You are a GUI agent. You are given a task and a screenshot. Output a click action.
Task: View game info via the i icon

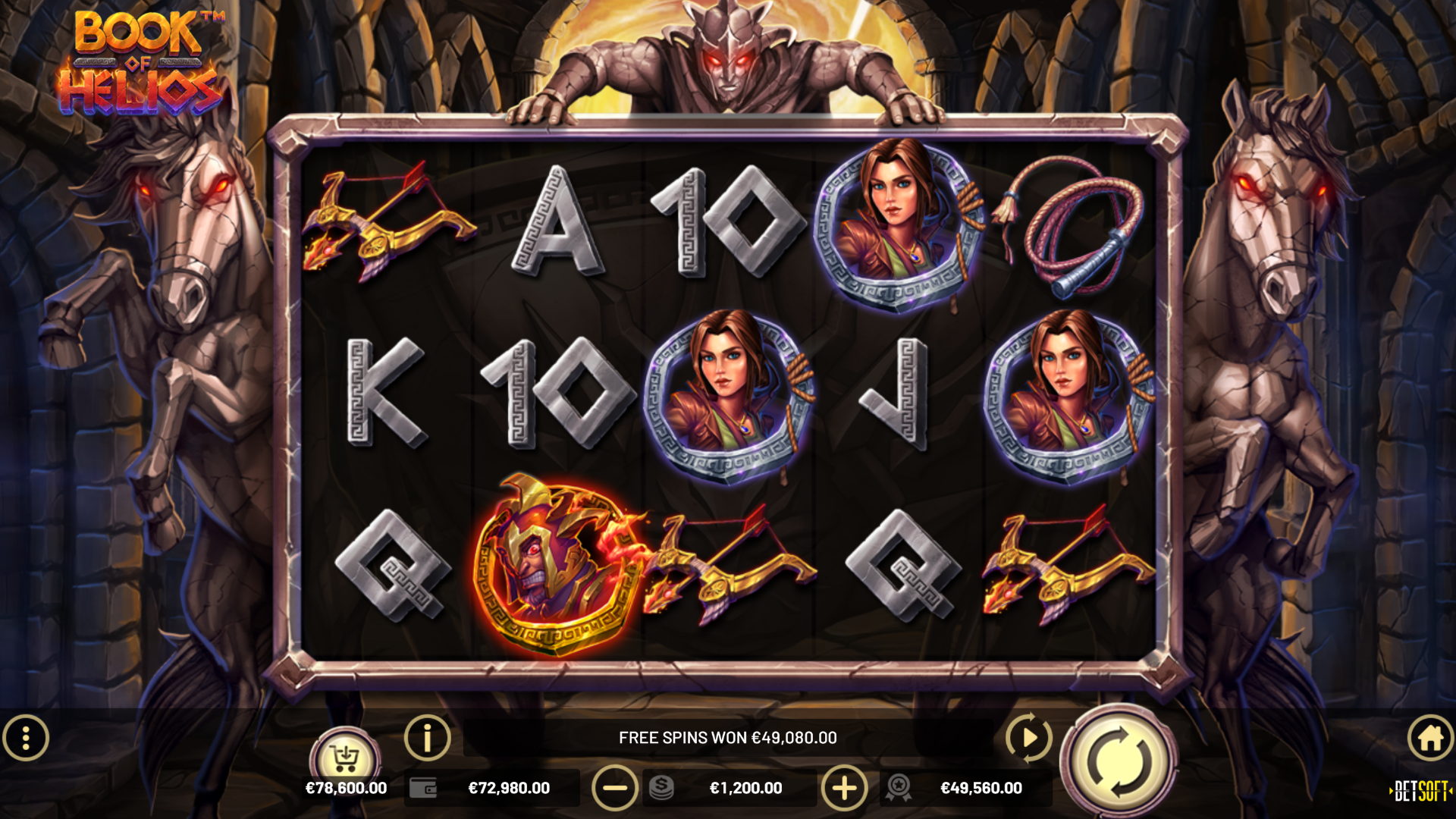point(427,736)
